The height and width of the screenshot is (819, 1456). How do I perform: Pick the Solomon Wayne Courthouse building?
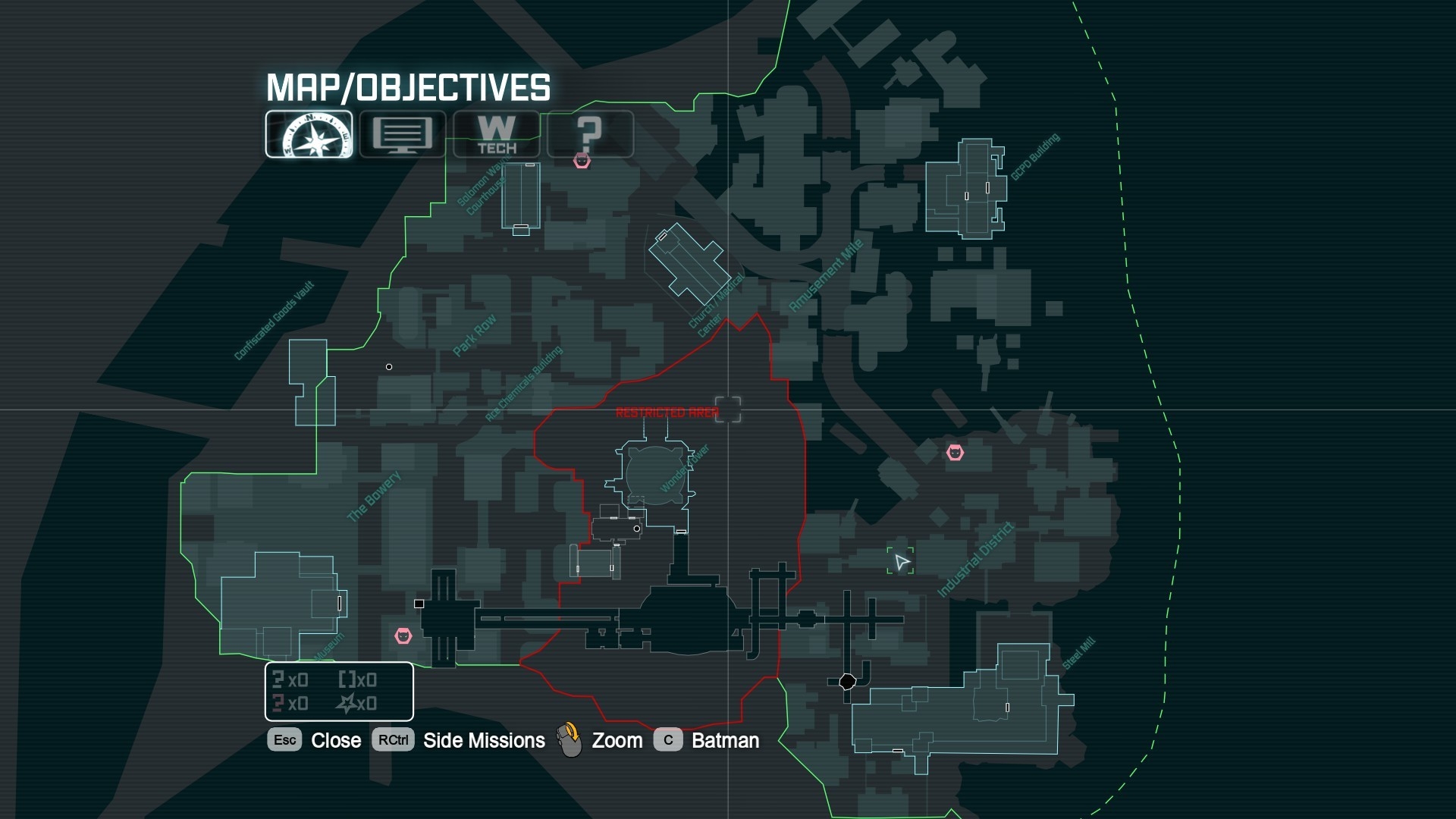tap(521, 194)
